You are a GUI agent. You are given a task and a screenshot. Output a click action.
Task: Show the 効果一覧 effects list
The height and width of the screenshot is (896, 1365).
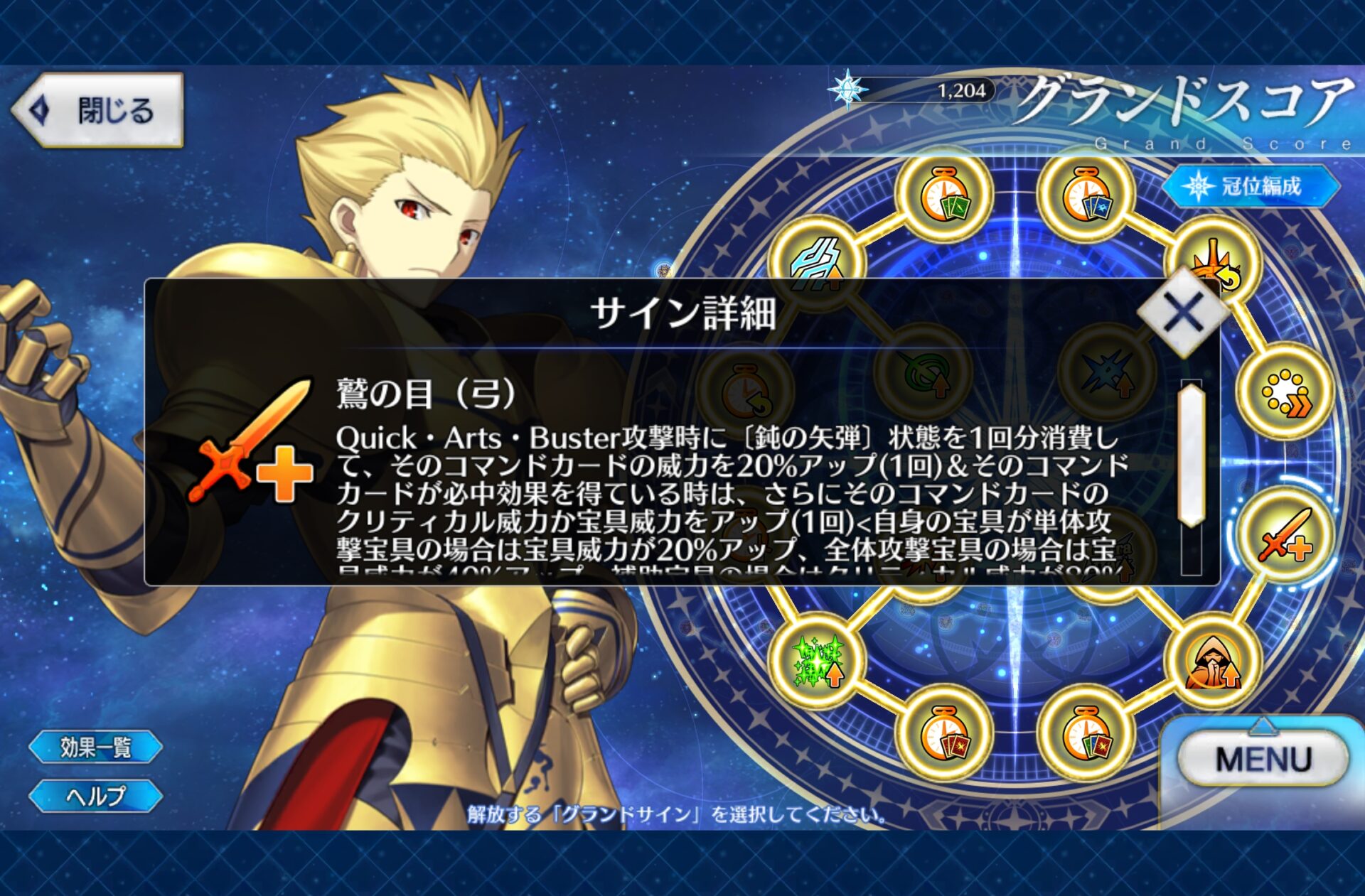[96, 747]
